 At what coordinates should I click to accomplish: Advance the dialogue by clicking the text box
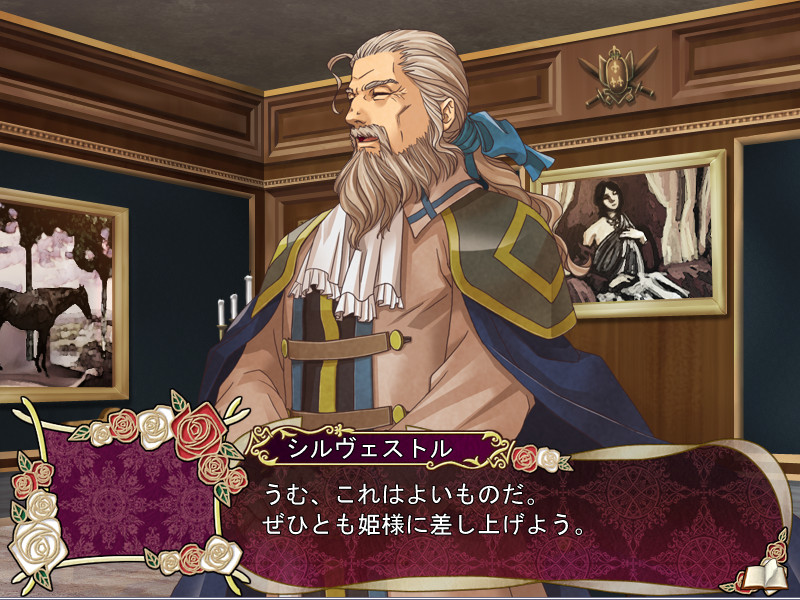click(x=500, y=530)
